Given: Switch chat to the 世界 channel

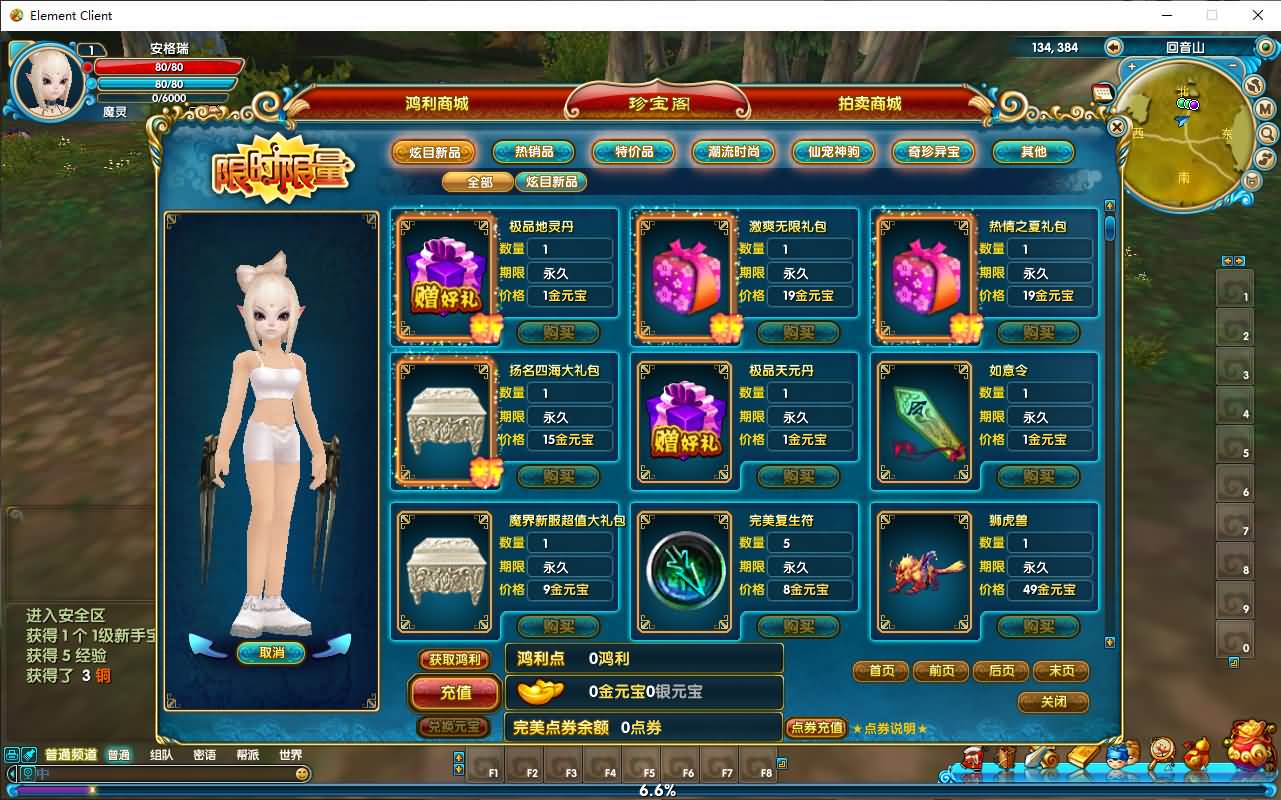Looking at the screenshot, I should (290, 755).
